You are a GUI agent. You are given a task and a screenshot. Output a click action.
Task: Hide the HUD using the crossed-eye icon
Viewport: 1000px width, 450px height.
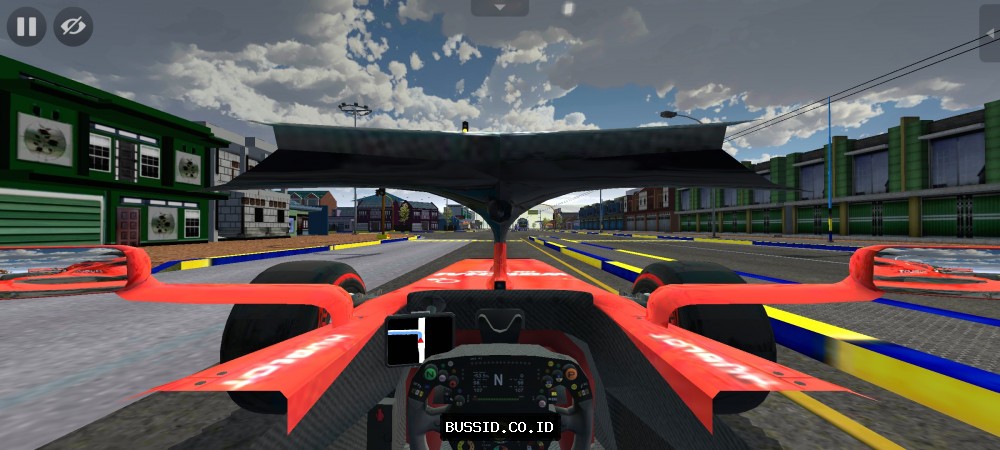pos(73,27)
